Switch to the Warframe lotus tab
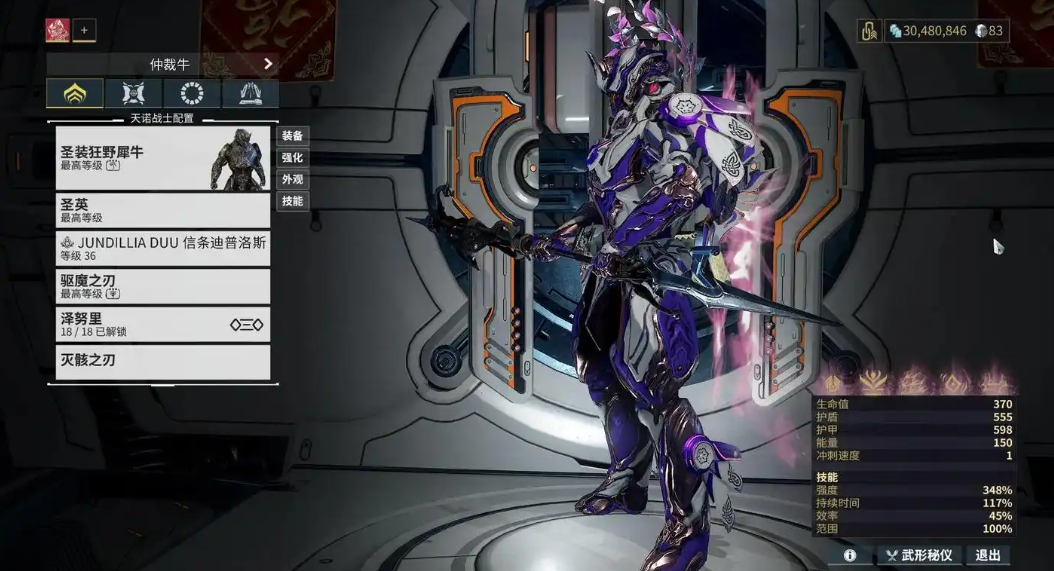The image size is (1054, 571). point(75,94)
